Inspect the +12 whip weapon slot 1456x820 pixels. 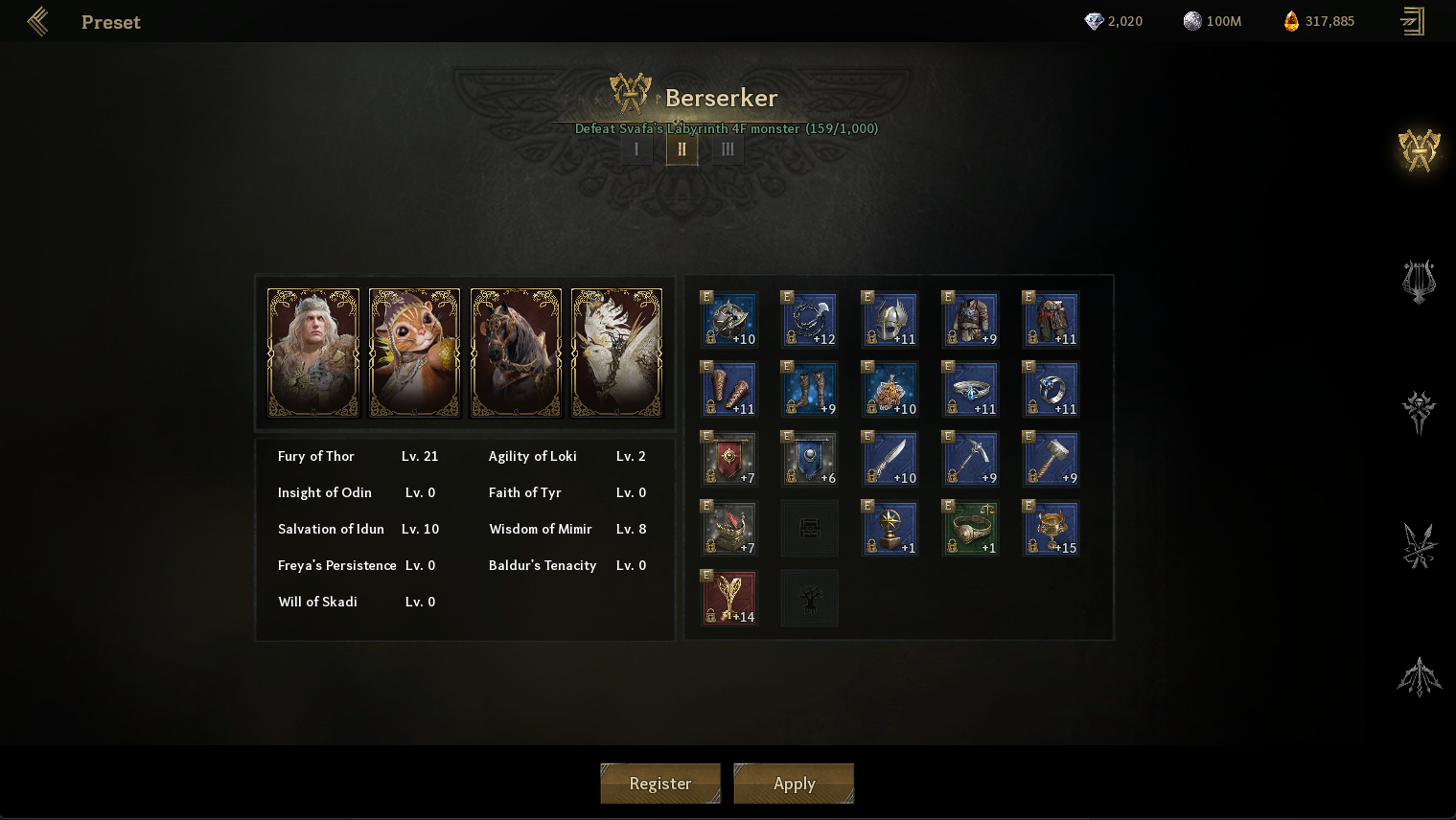pyautogui.click(x=810, y=319)
